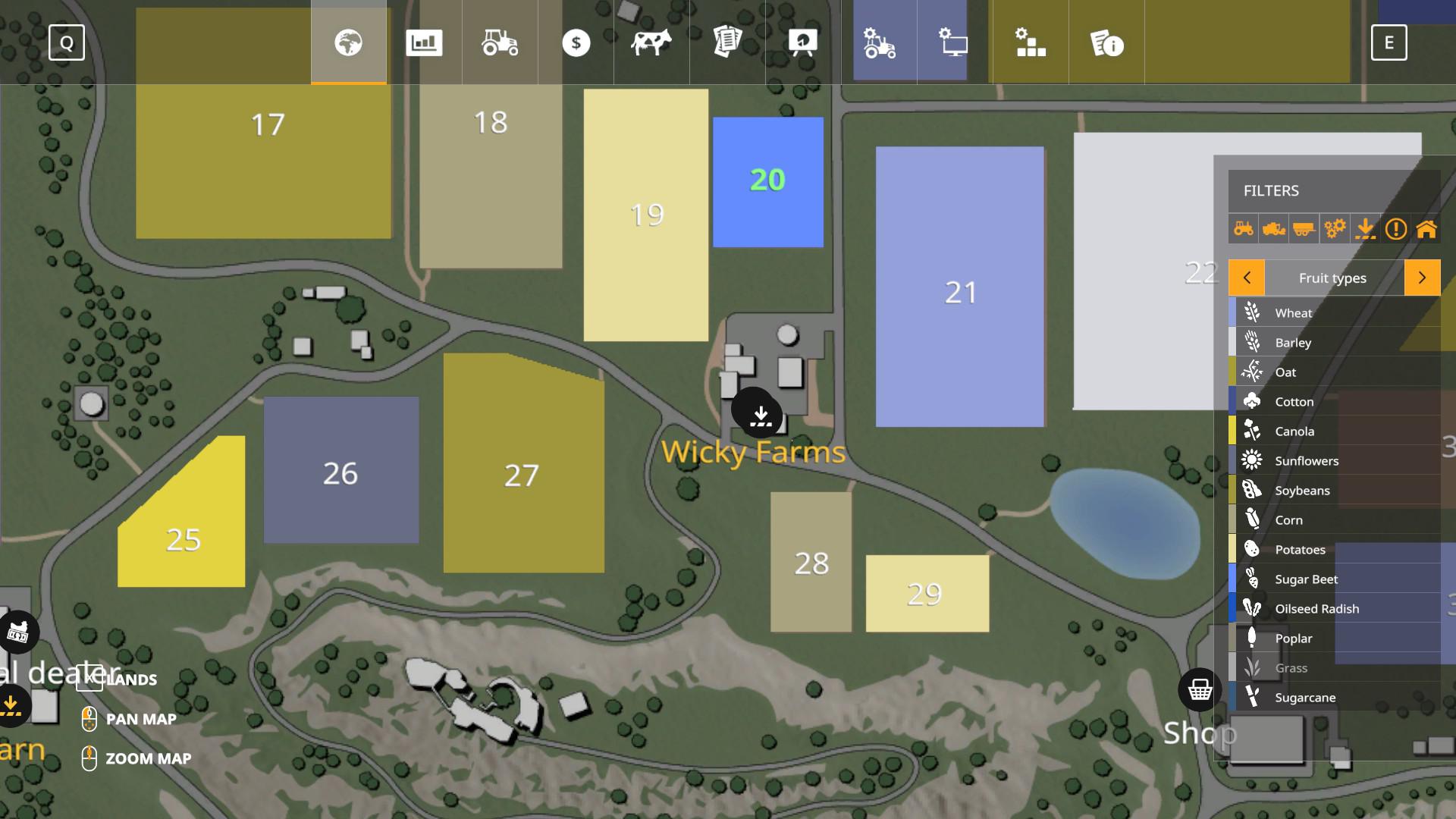Switch tabs using the Q key button
Viewport: 1456px width, 819px height.
[x=67, y=43]
